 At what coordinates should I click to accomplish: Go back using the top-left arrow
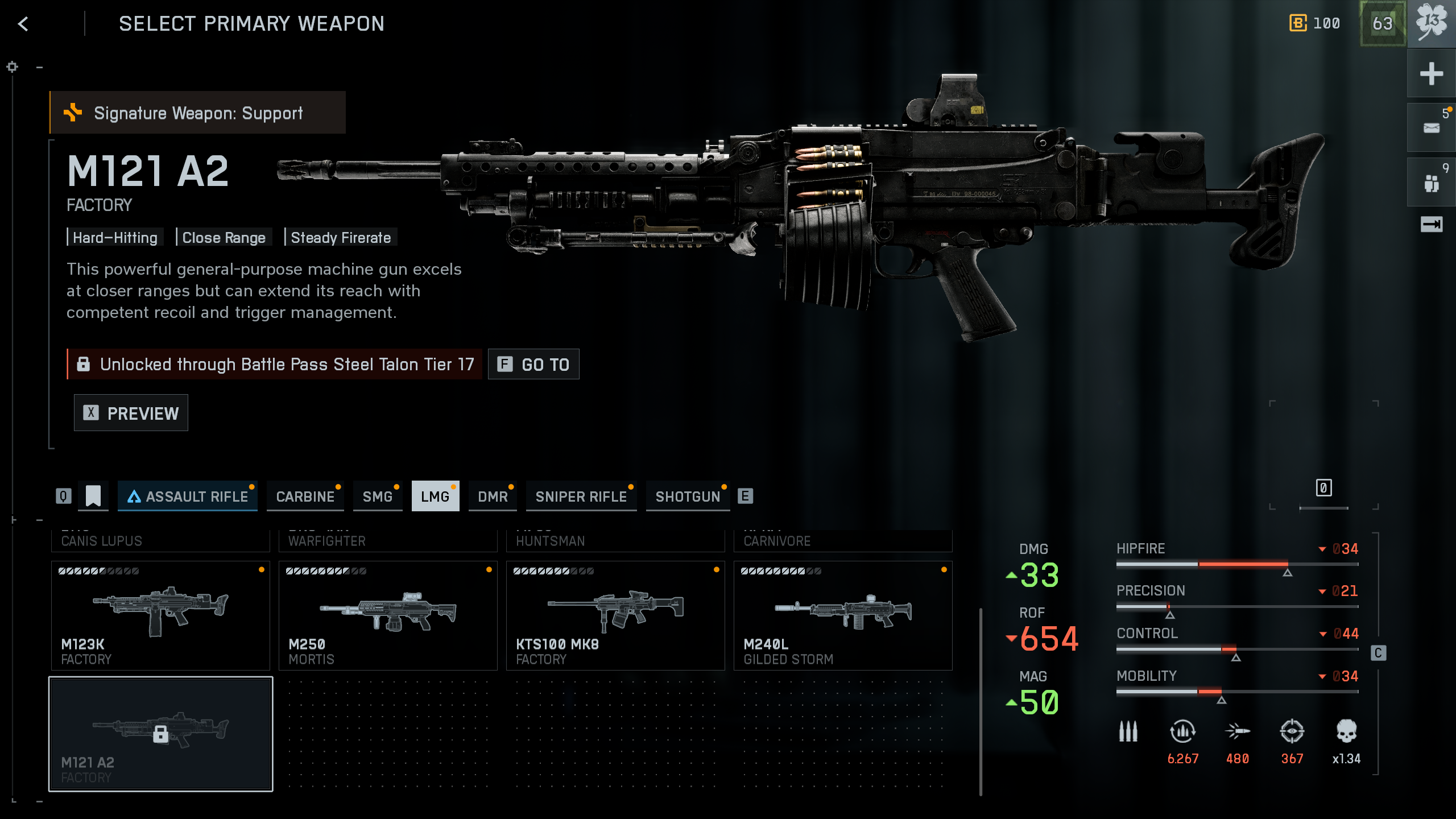(x=23, y=24)
